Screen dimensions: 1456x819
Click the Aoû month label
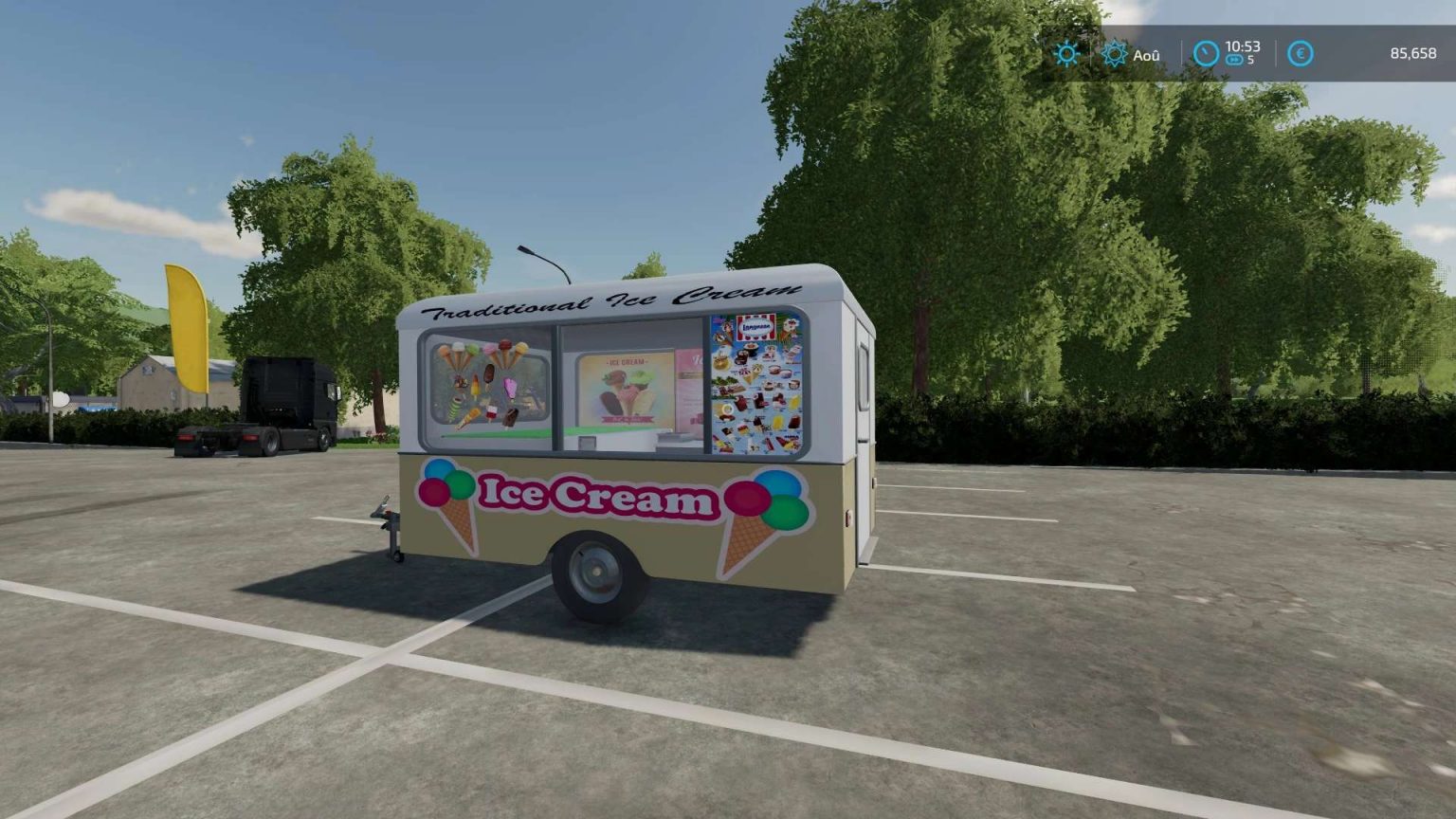click(x=1147, y=54)
